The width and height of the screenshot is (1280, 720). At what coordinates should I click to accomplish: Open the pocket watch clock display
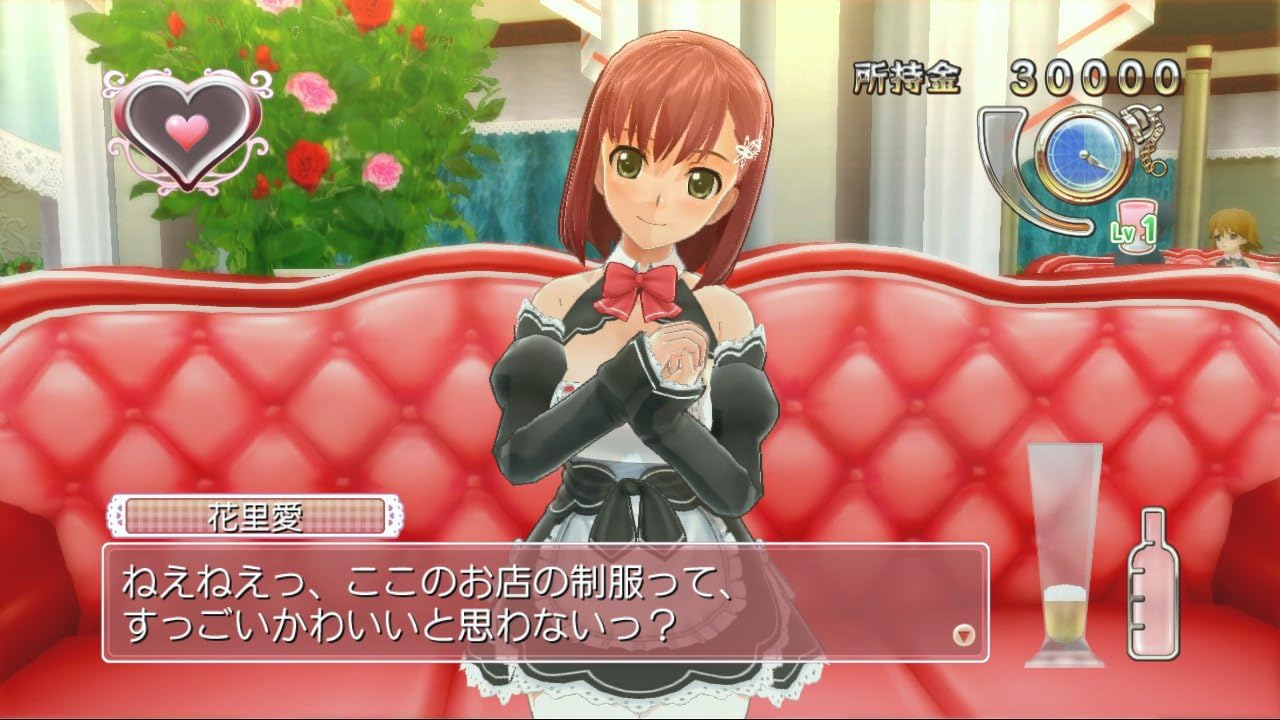click(x=1080, y=155)
